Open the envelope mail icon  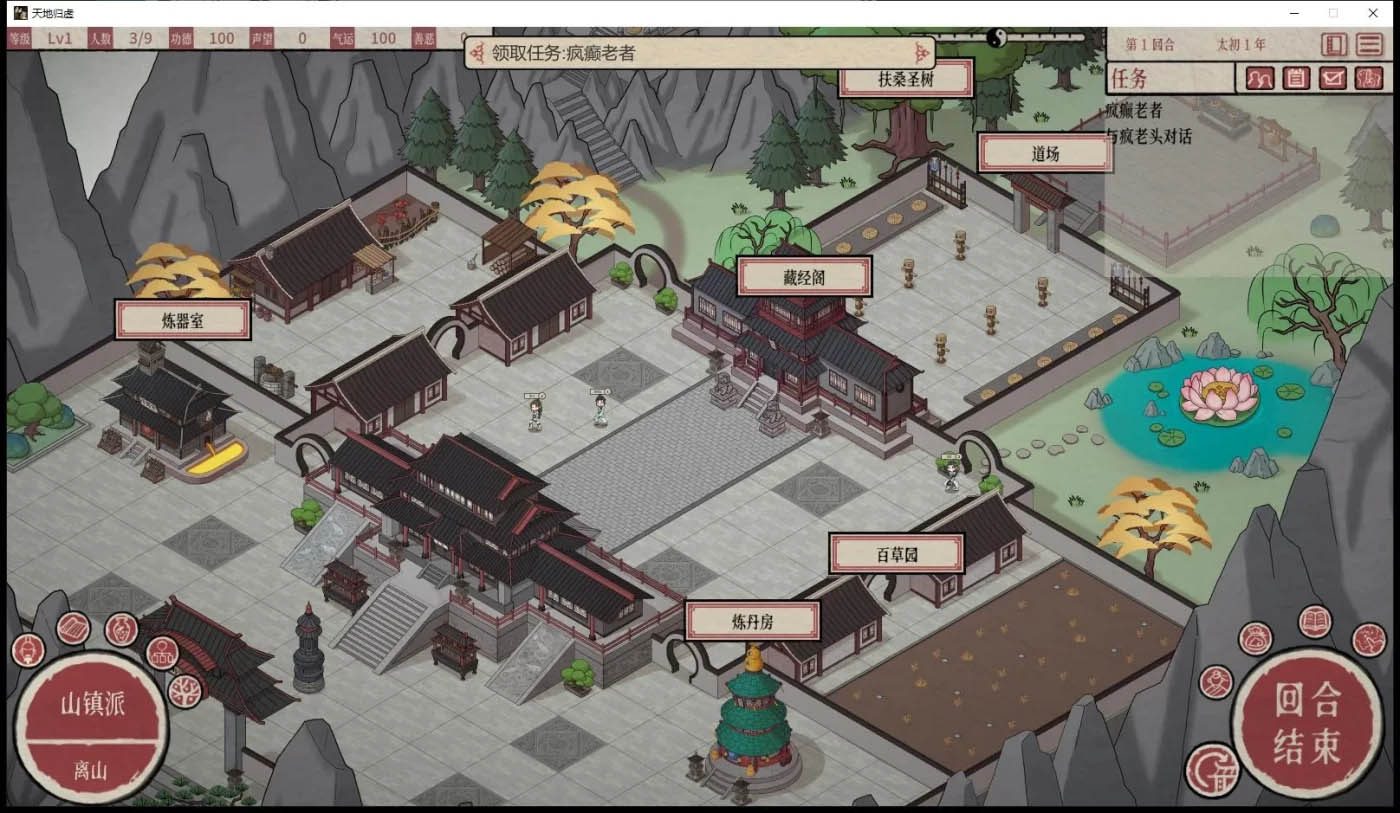pos(1332,78)
